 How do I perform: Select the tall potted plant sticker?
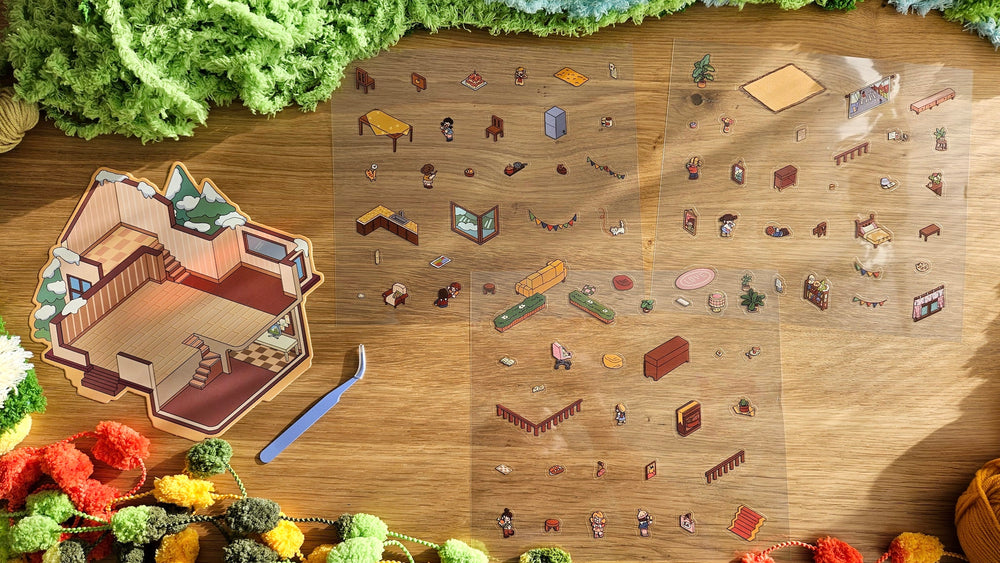(x=703, y=70)
